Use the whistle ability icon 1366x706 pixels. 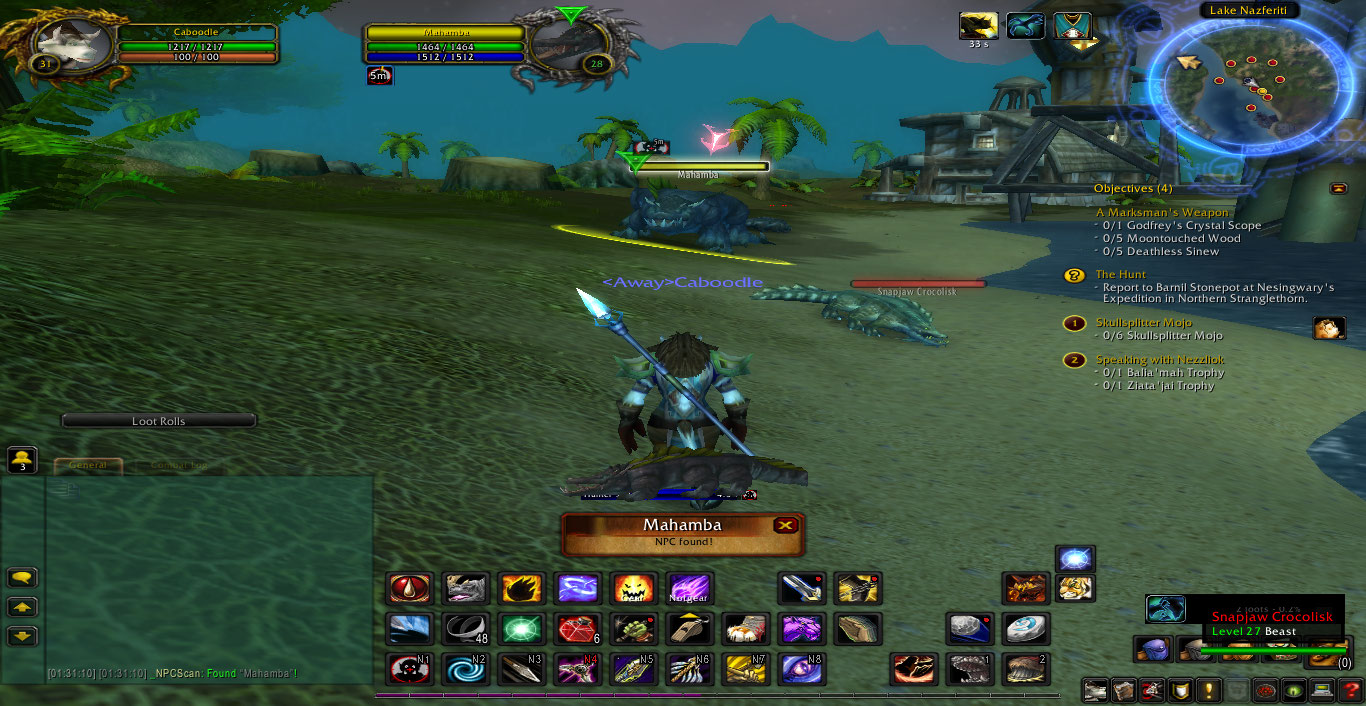689,628
